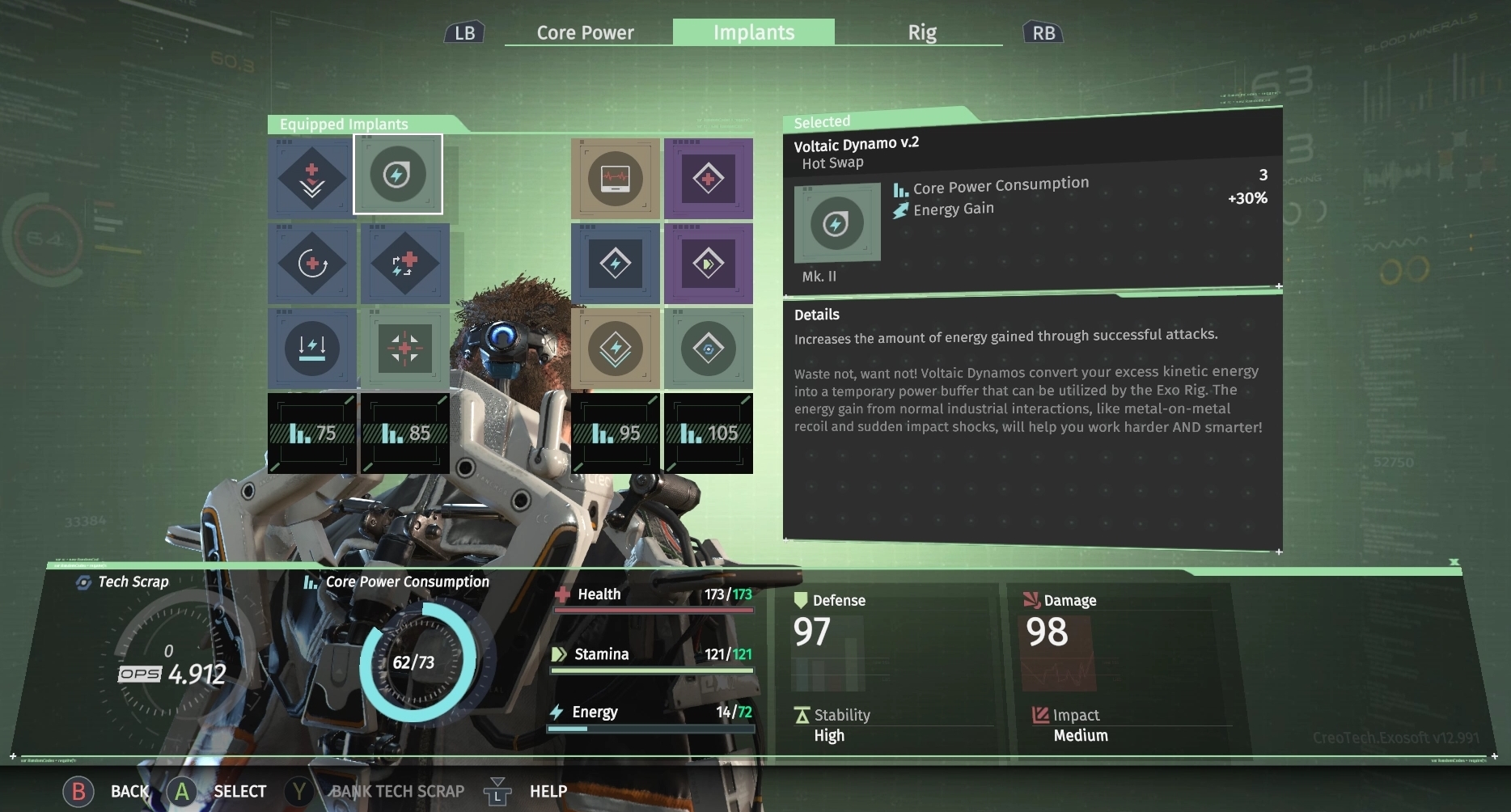1511x812 pixels.
Task: Select the health-to-energy conversion implant
Action: (x=405, y=264)
